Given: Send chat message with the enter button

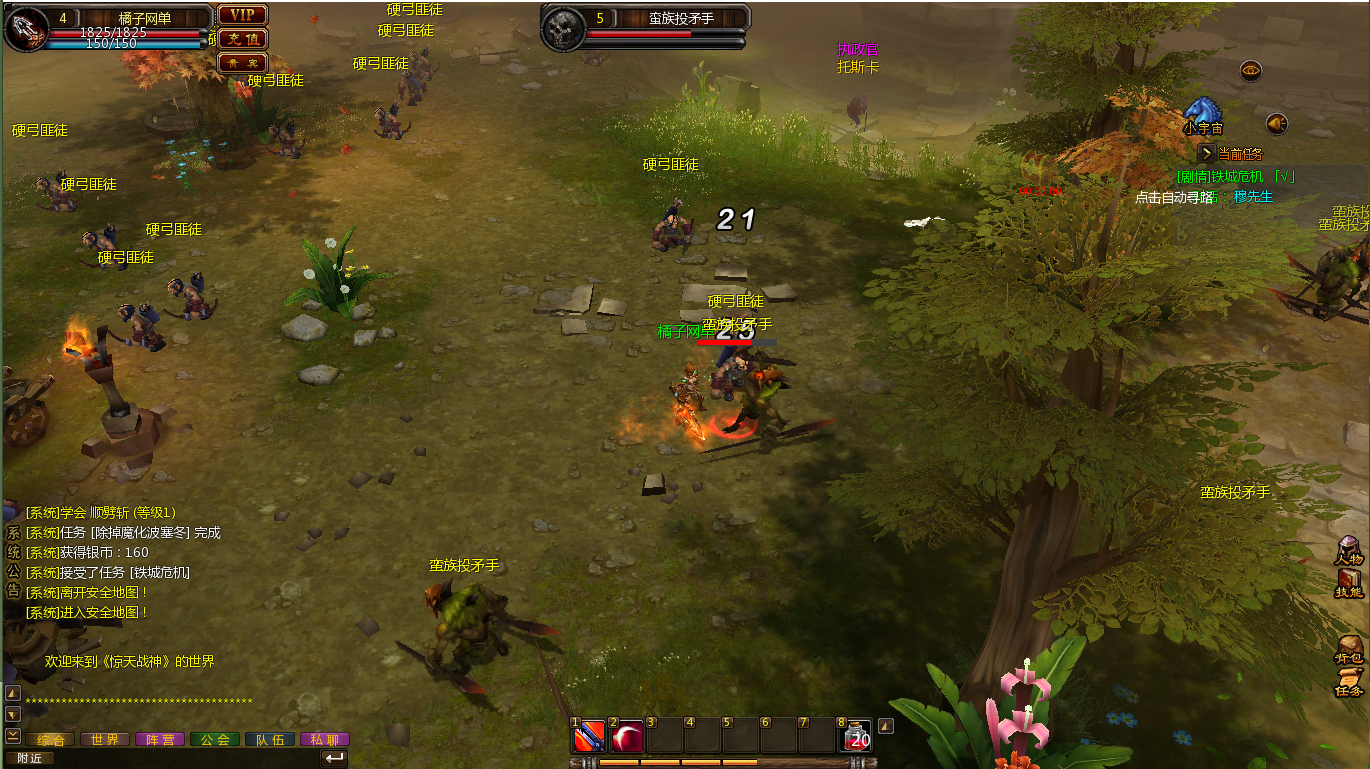Looking at the screenshot, I should pos(335,758).
